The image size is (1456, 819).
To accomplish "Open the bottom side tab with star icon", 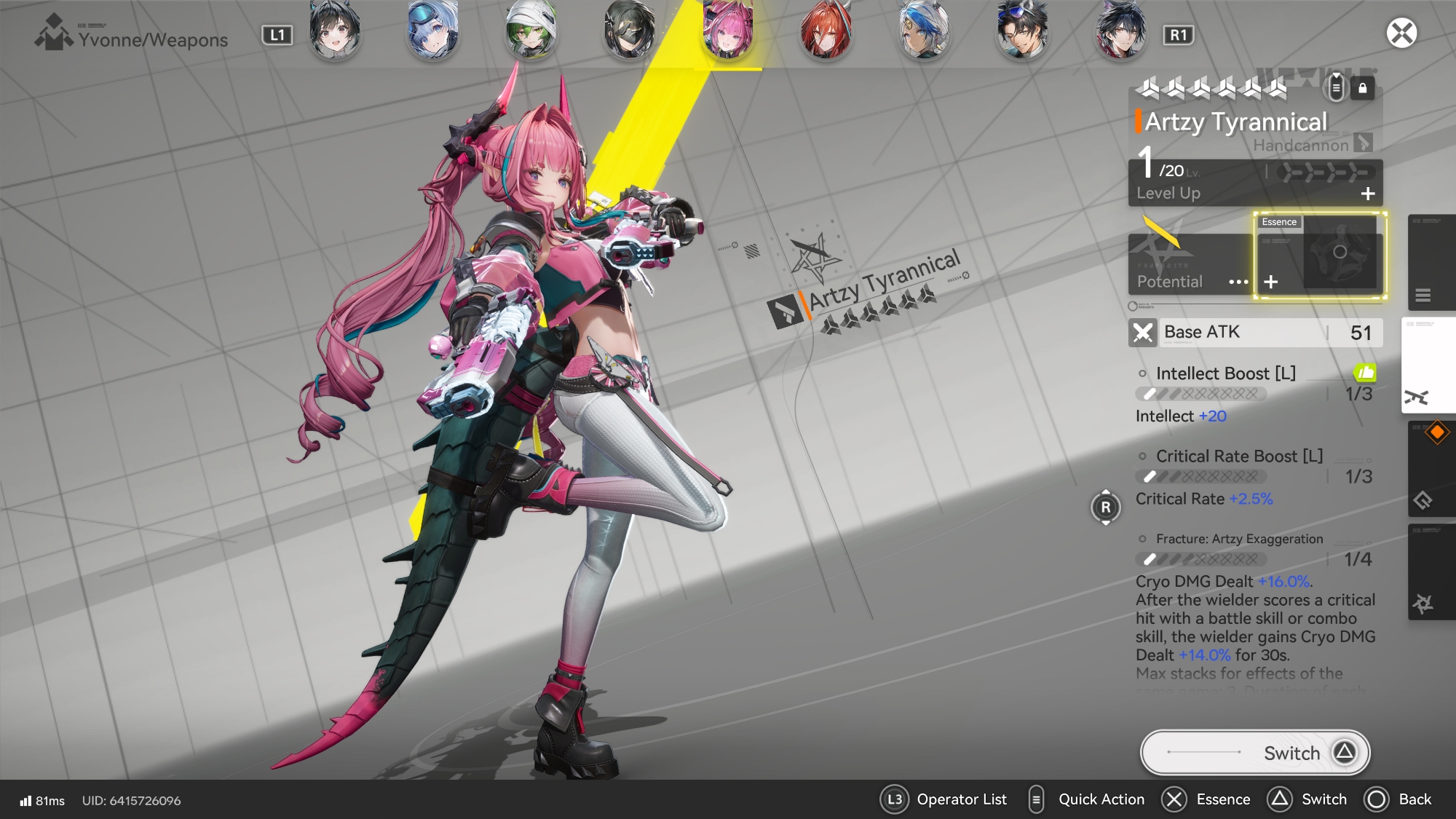I will 1428,572.
